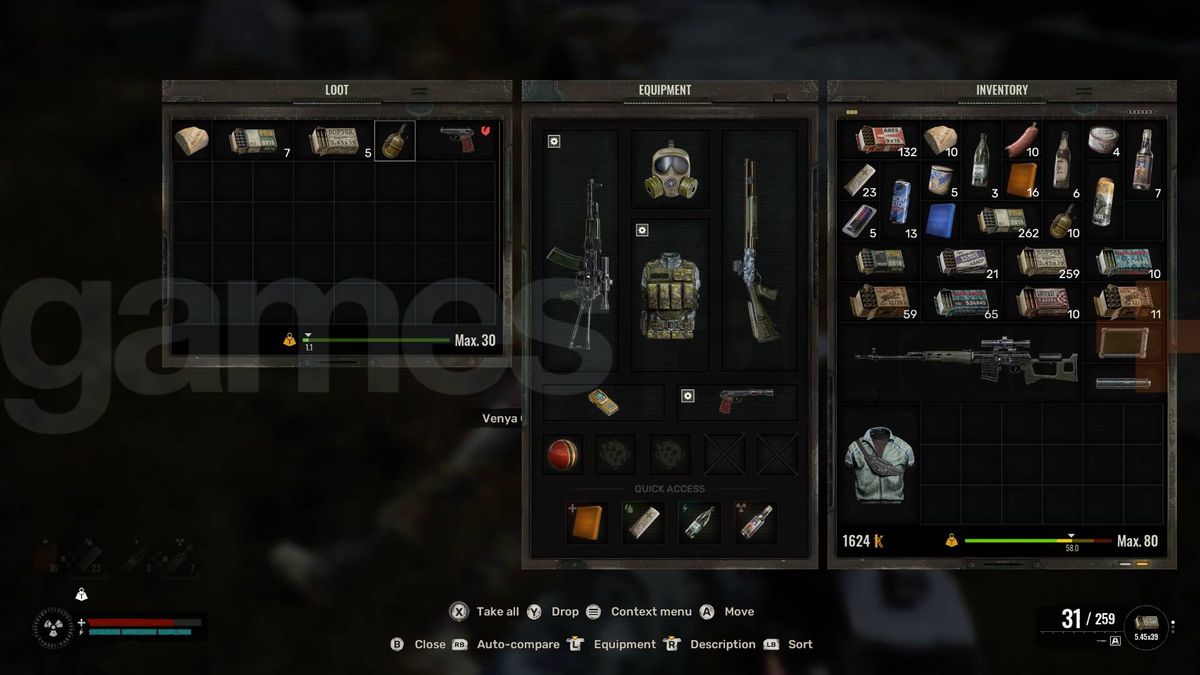The image size is (1200, 675).
Task: Select the bread loaf in the loot panel
Action: (x=191, y=141)
